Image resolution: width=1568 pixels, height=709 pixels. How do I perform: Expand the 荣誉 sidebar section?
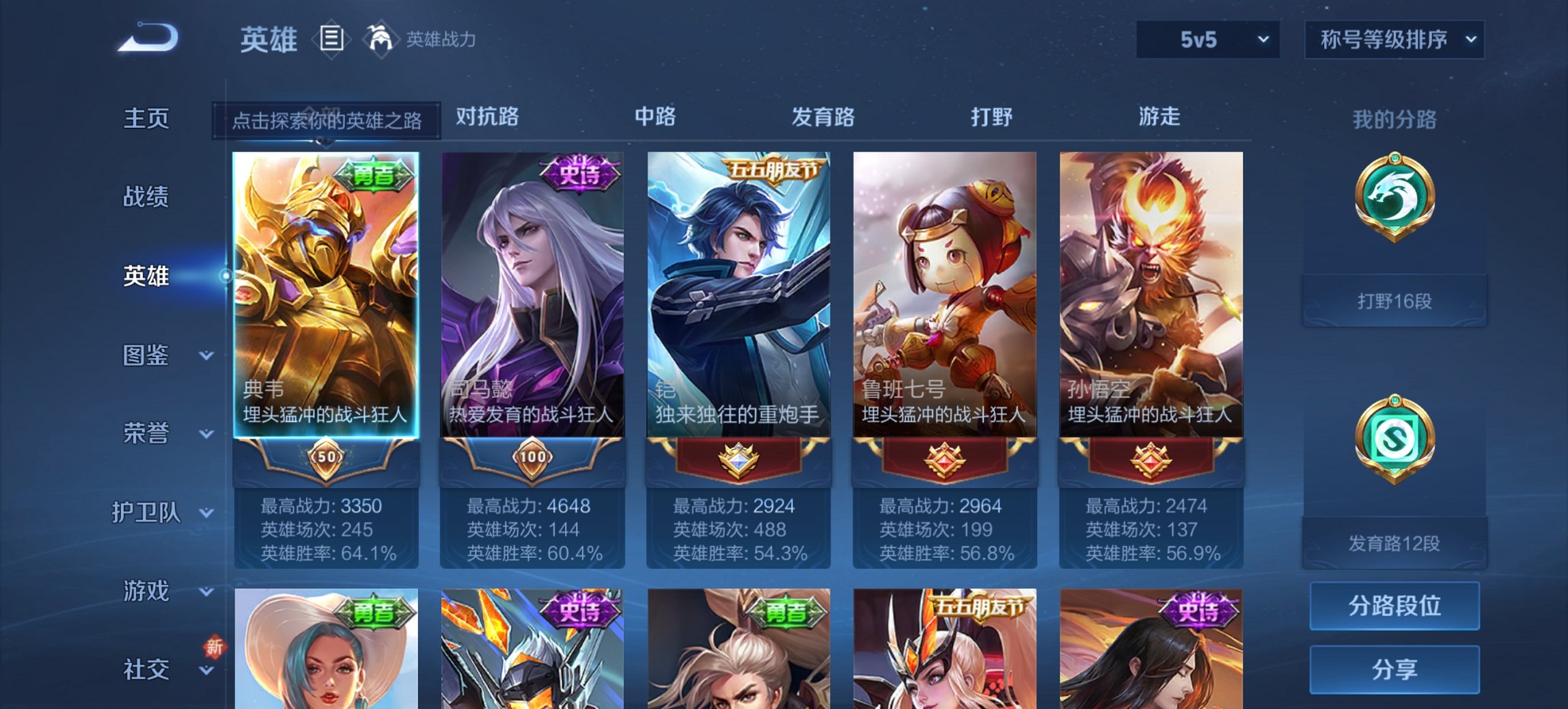coord(146,433)
